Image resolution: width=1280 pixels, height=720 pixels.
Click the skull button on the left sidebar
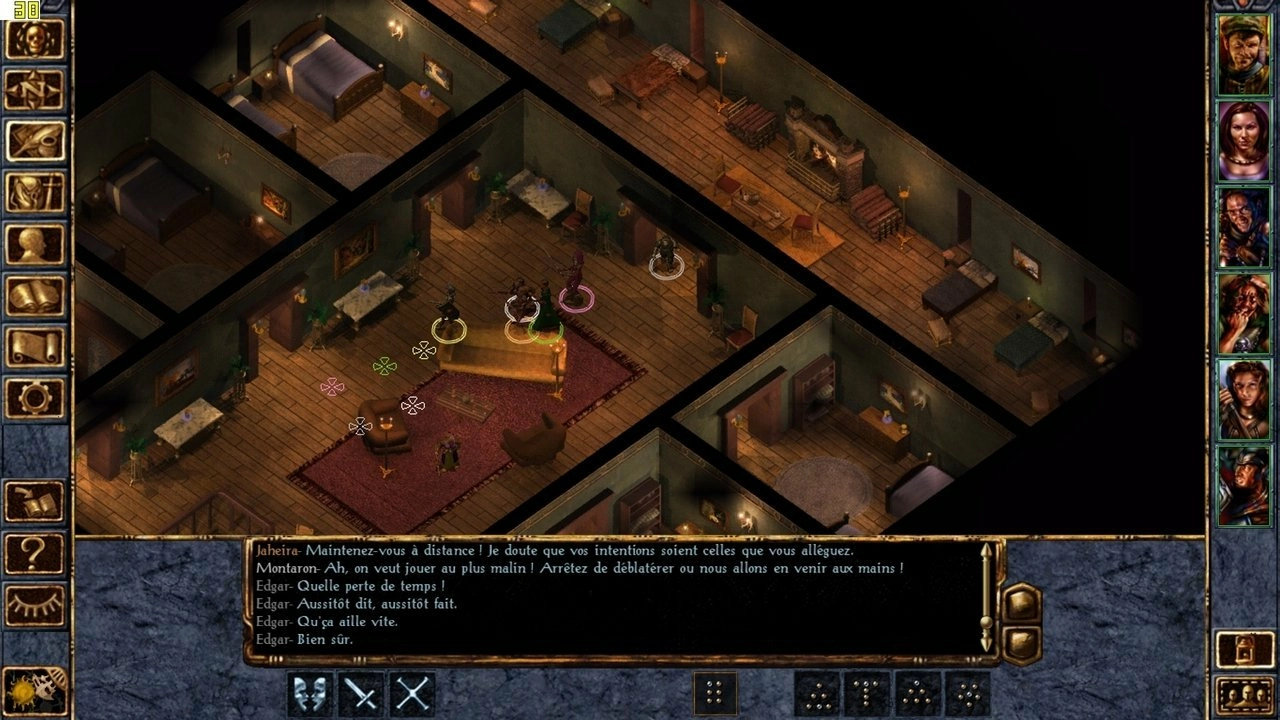coord(35,39)
